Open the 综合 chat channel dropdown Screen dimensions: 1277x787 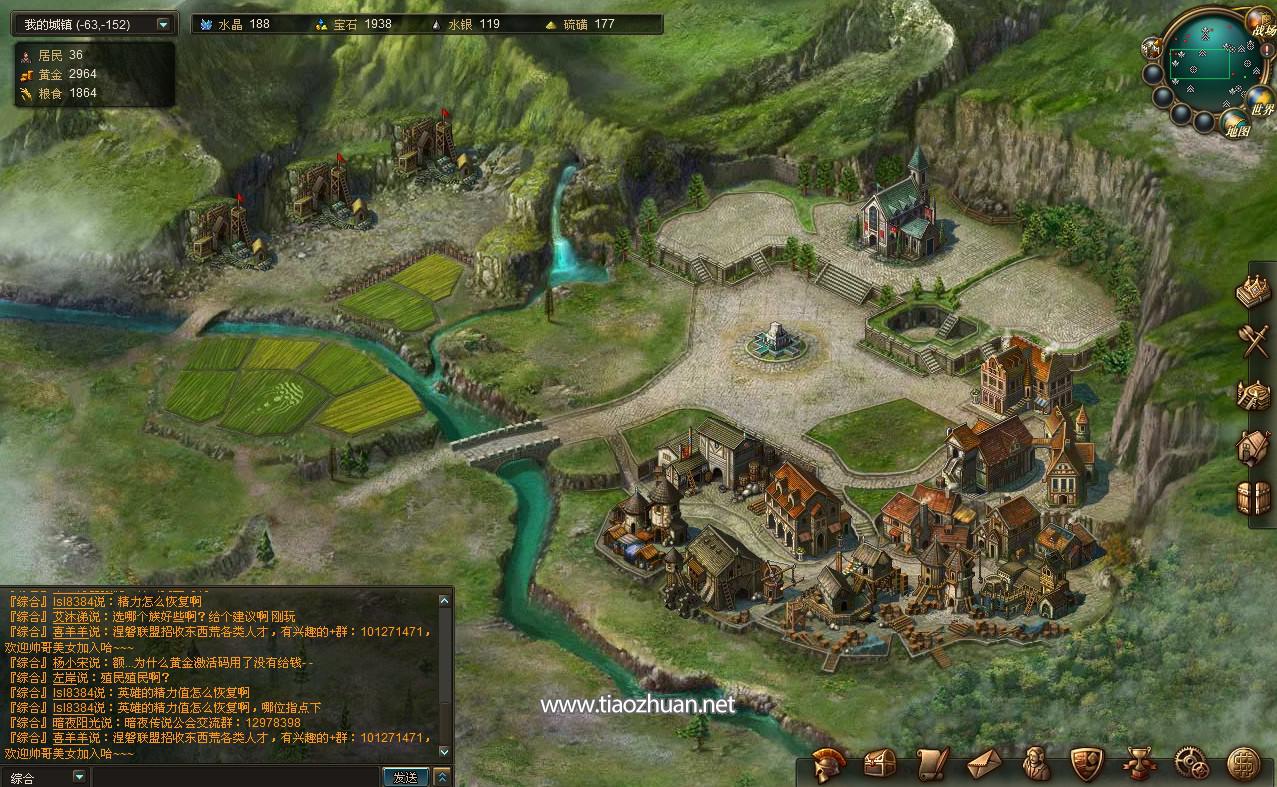tap(79, 777)
